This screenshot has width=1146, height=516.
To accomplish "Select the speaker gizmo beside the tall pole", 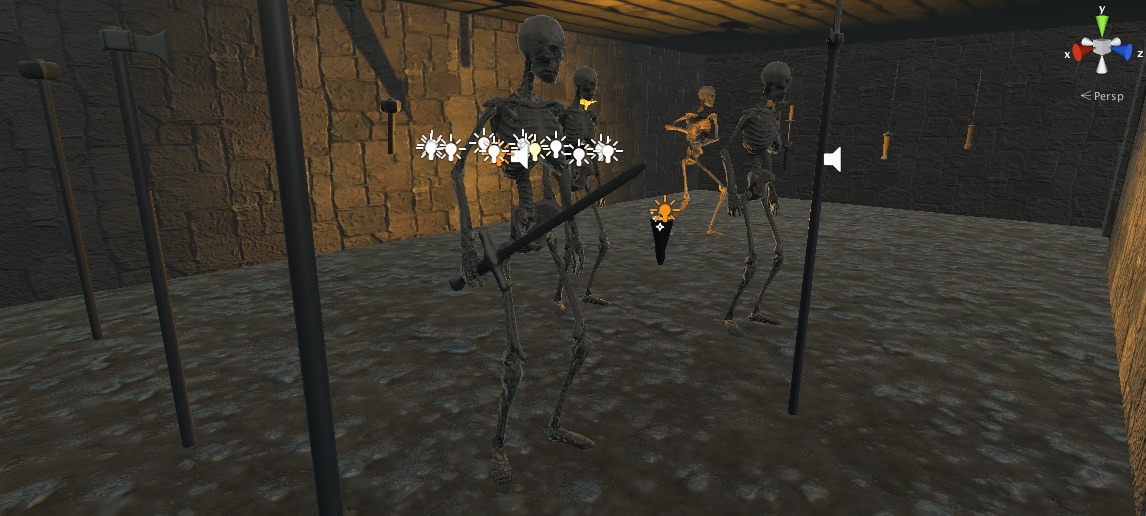I will [832, 158].
